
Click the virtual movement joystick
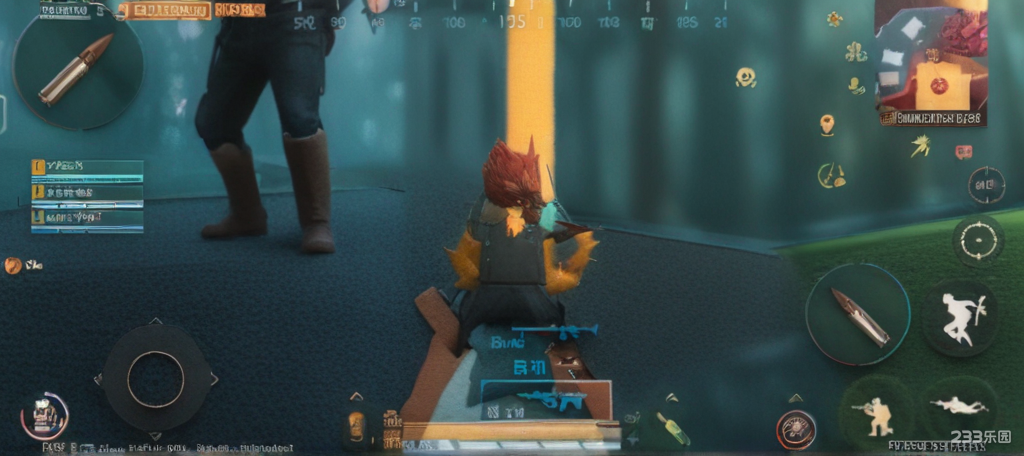155,379
